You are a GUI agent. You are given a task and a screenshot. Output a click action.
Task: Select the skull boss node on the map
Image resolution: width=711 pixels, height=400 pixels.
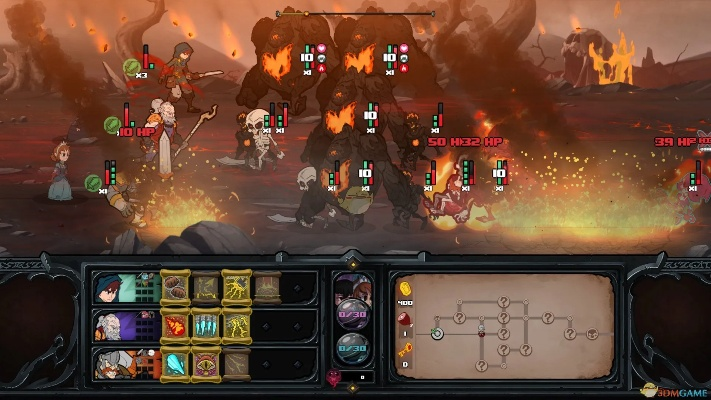[x=593, y=334]
